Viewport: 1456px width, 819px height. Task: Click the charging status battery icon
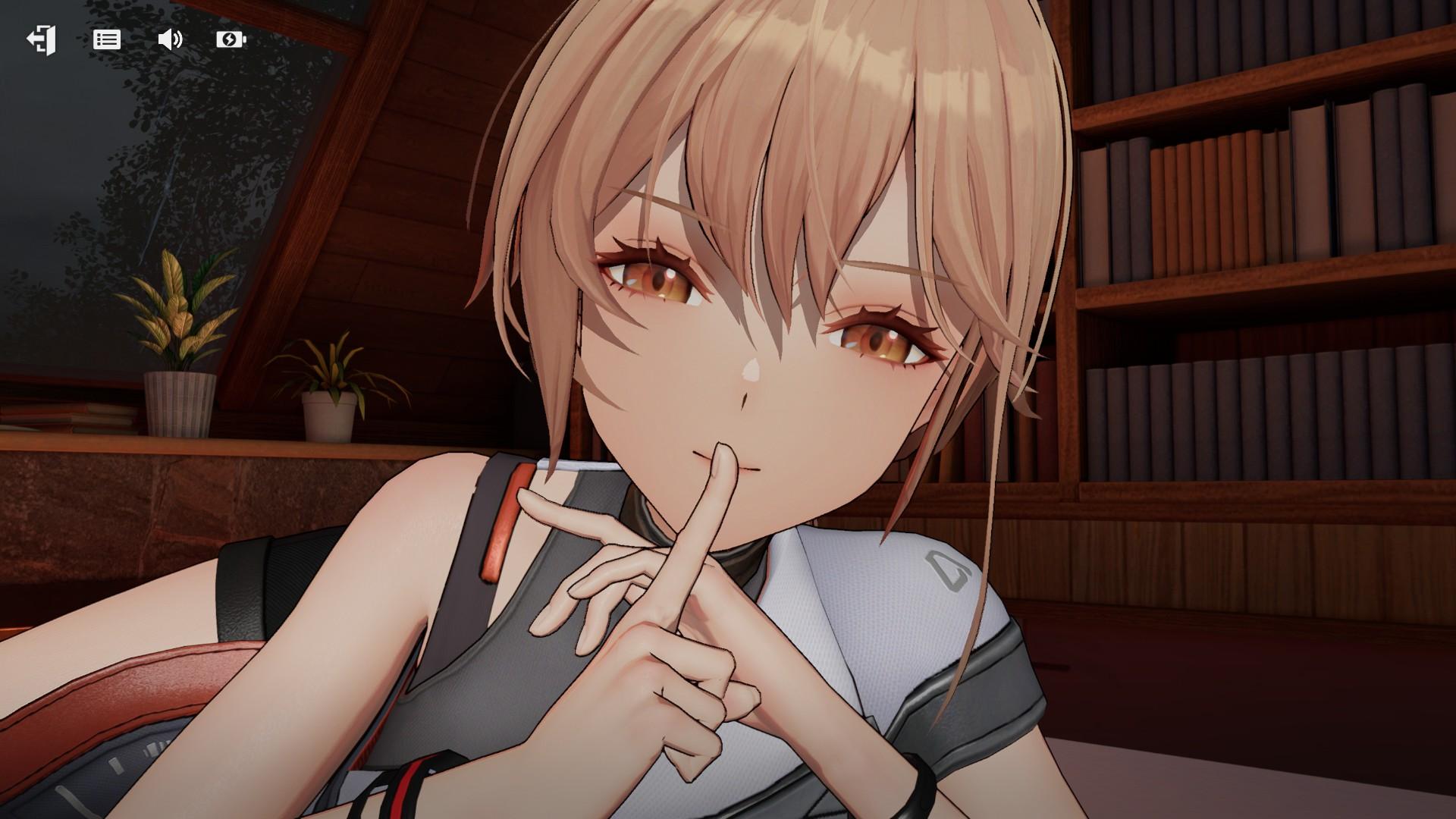click(x=231, y=40)
